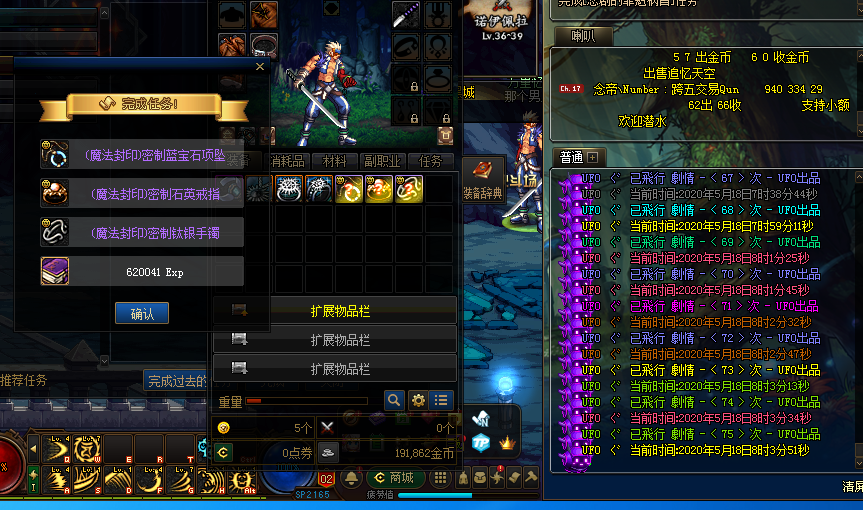Open the 商城 cash shop

click(x=393, y=478)
